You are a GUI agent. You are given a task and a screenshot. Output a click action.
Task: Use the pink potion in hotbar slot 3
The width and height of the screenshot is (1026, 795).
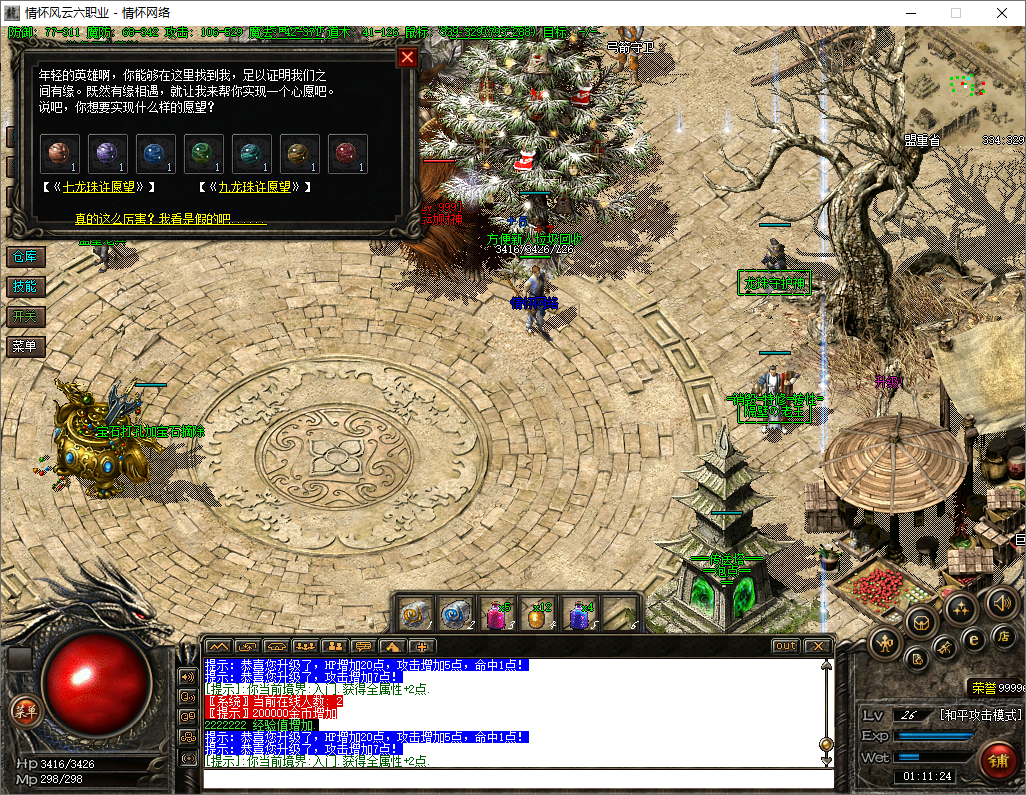(497, 613)
